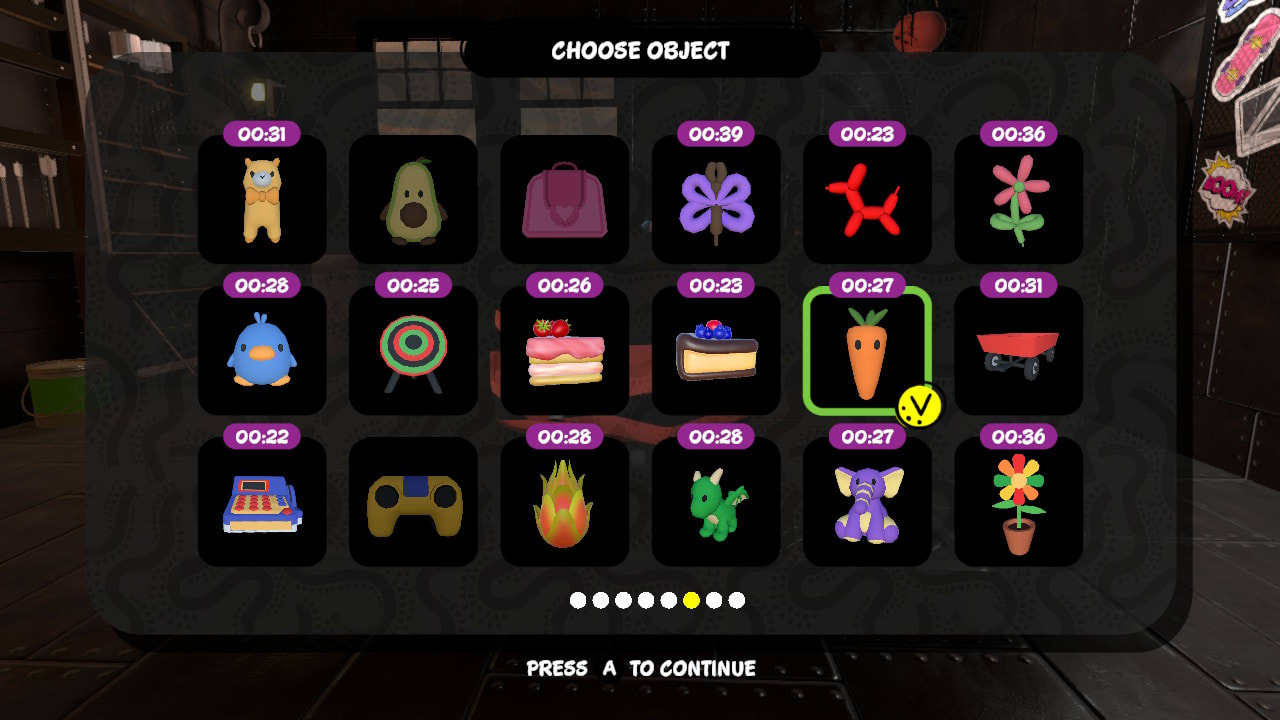Select the cash register object

tap(261, 503)
